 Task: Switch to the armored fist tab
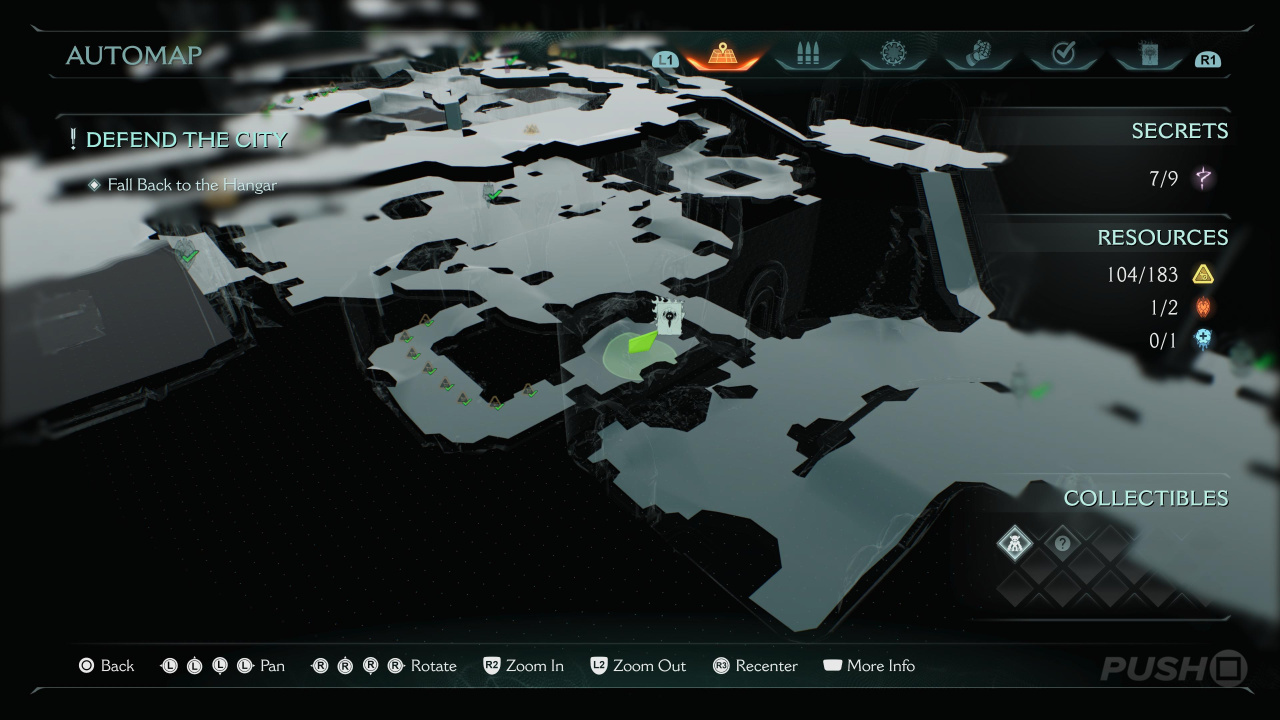coord(978,54)
